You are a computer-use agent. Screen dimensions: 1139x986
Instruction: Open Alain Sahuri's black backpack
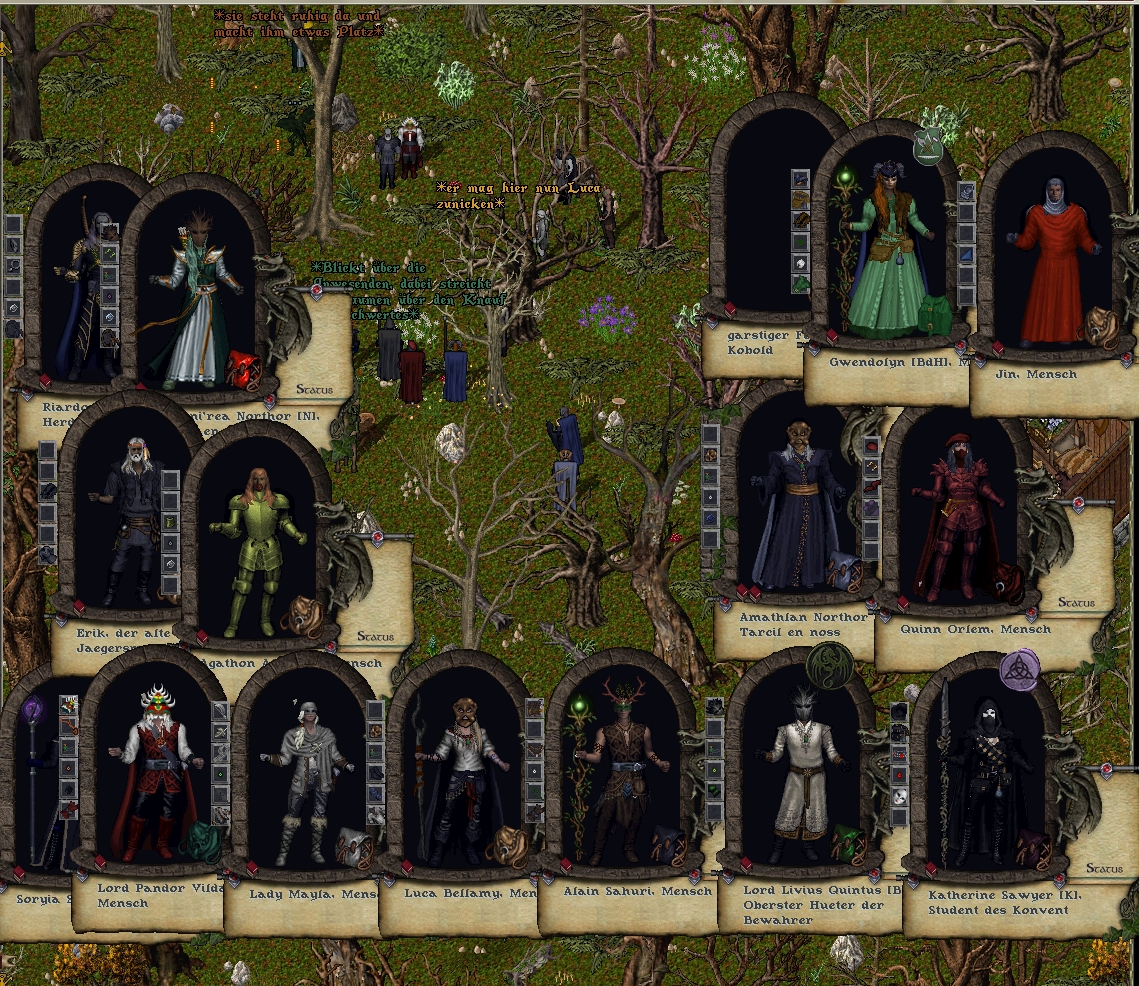coord(668,846)
